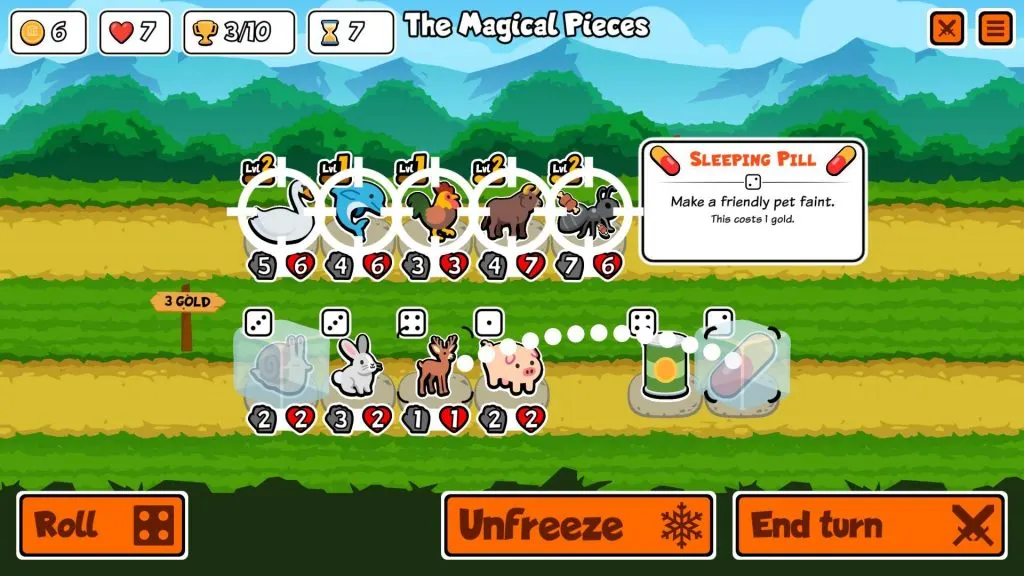Roll the shop for new pets
The width and height of the screenshot is (1024, 576).
pyautogui.click(x=102, y=525)
